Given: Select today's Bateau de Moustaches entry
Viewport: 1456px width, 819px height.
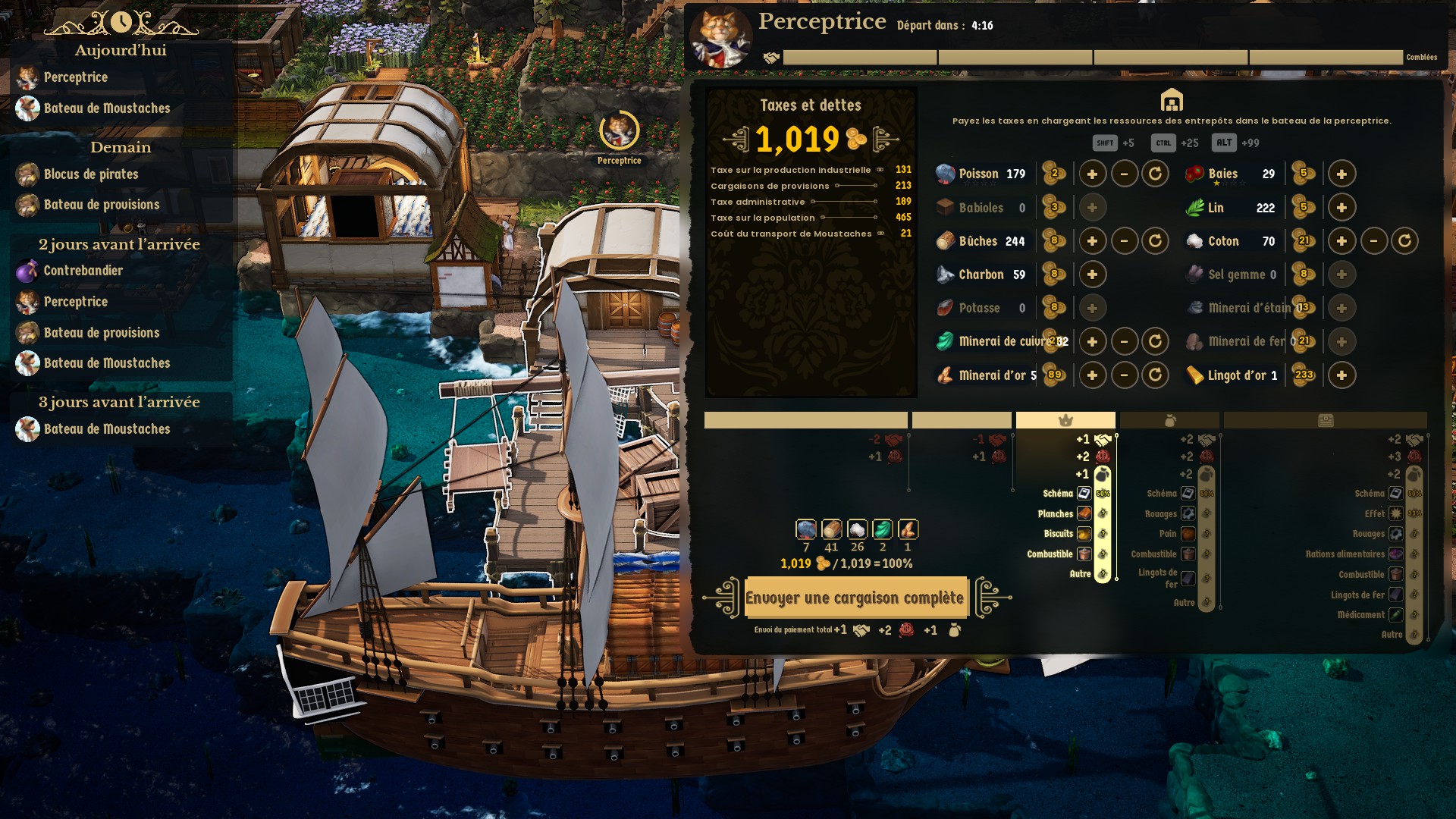Looking at the screenshot, I should (x=106, y=108).
